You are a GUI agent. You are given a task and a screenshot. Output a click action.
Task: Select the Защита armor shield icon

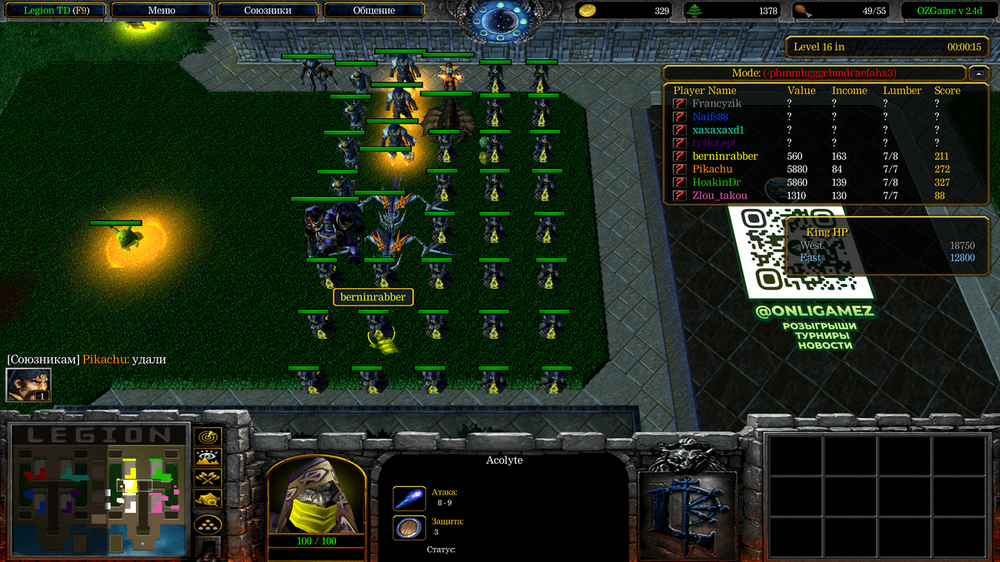coord(408,527)
